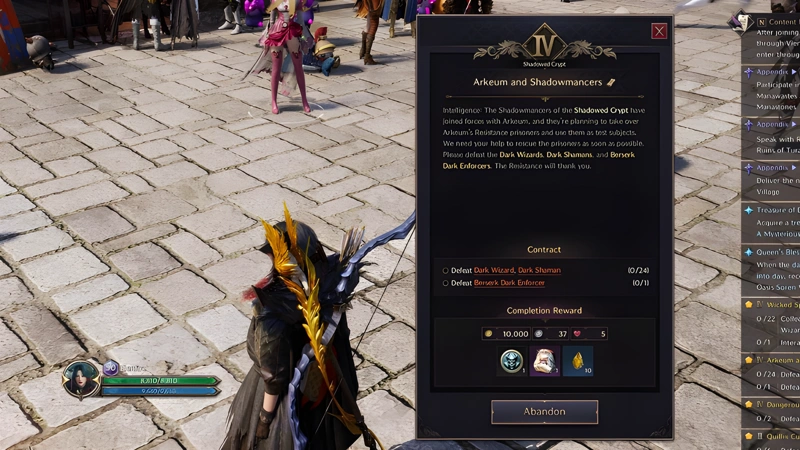Select the Wicked contract in the tracker

coord(776,304)
